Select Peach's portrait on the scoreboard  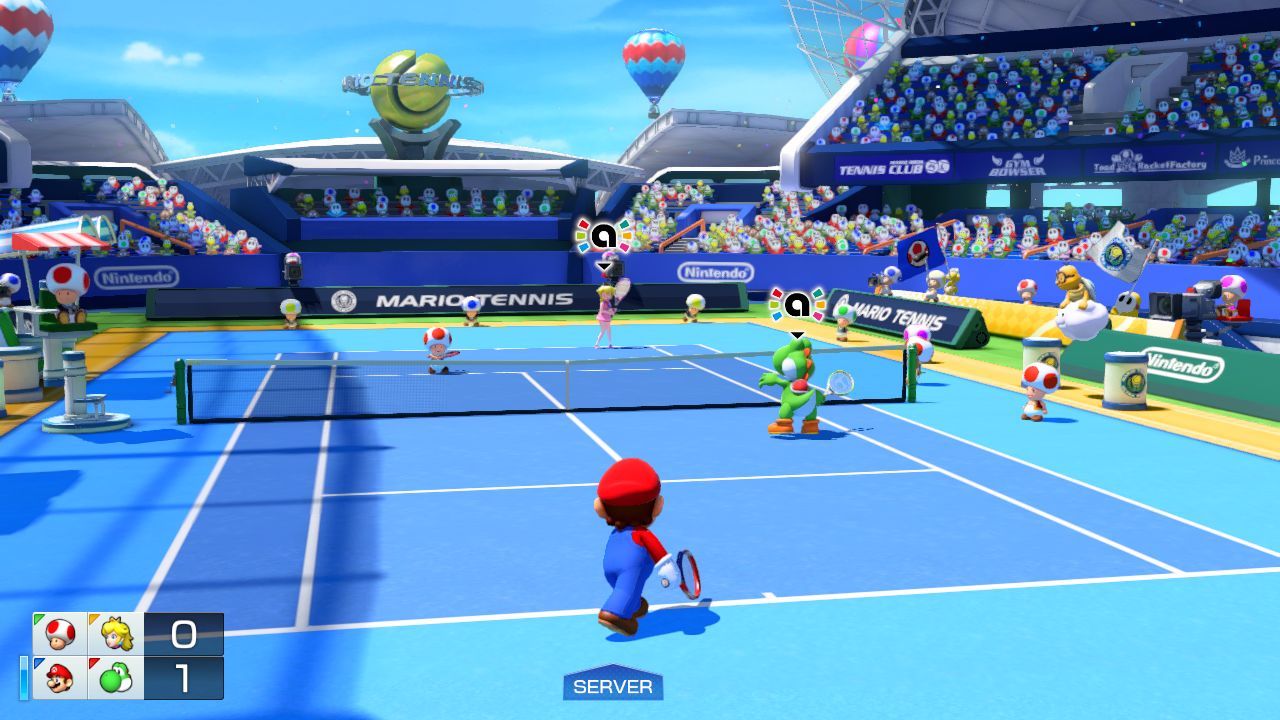(x=116, y=634)
